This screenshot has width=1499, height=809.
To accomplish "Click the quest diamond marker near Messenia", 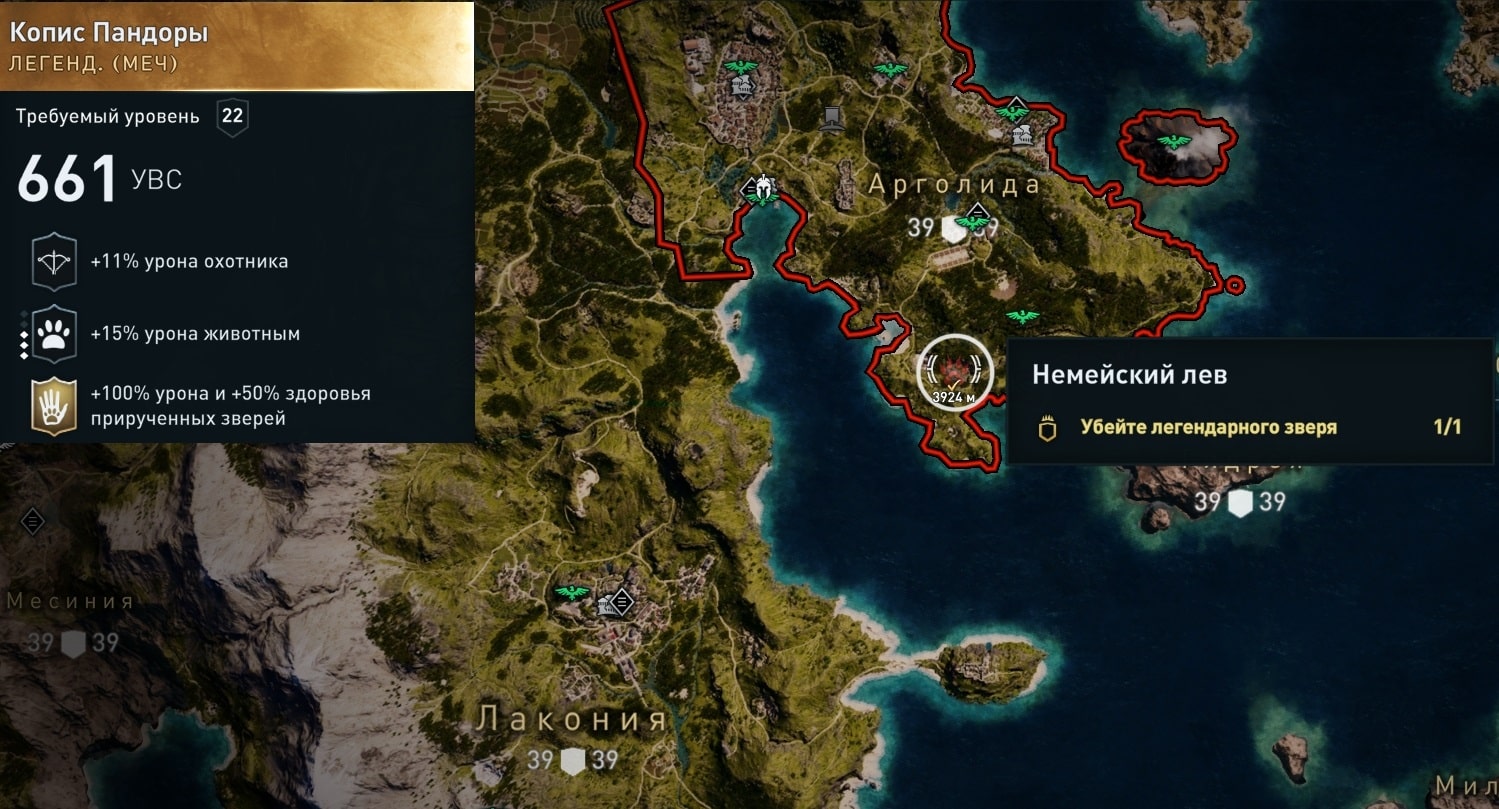I will (x=33, y=520).
